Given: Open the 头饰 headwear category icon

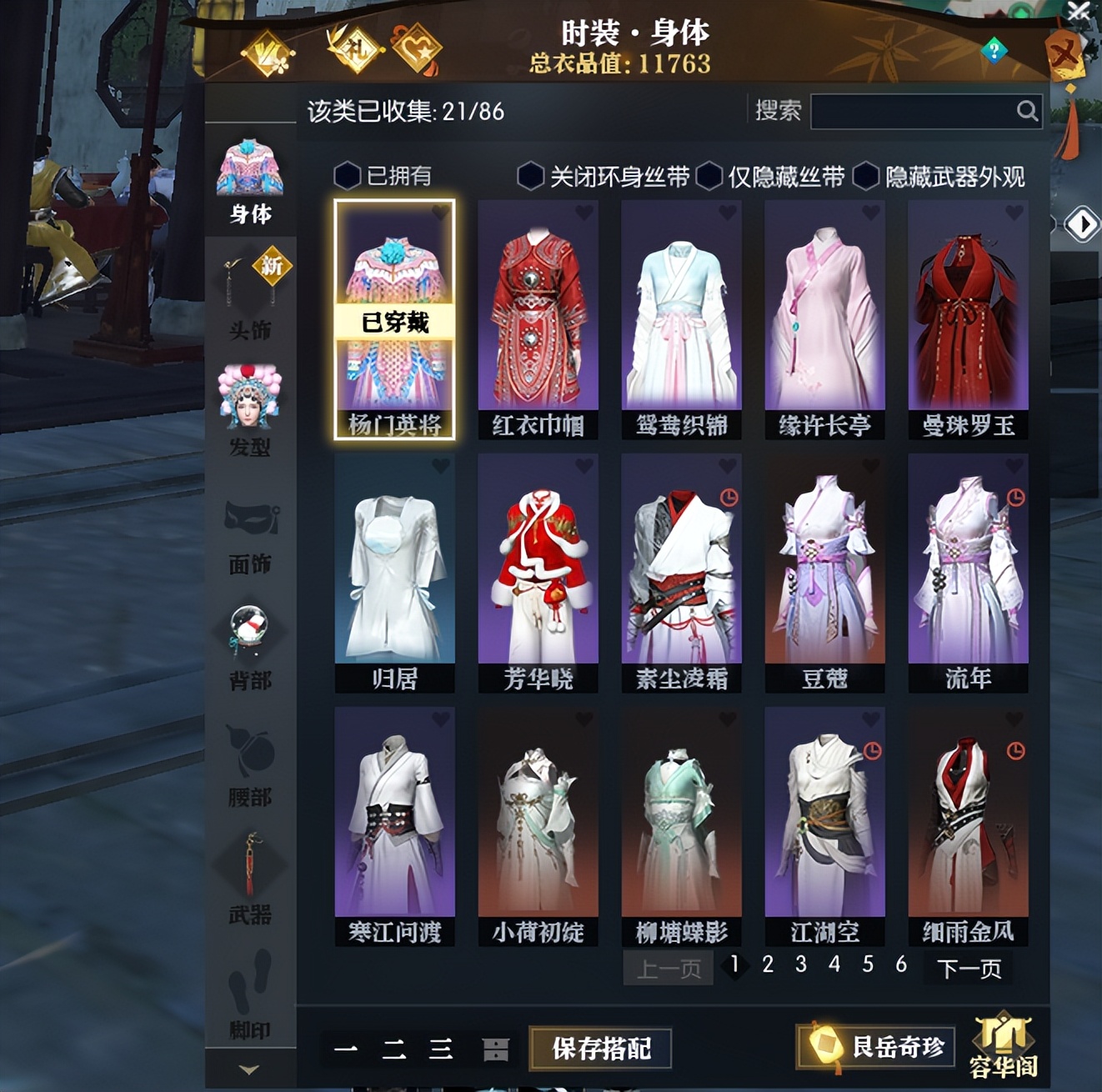Looking at the screenshot, I should (x=248, y=283).
